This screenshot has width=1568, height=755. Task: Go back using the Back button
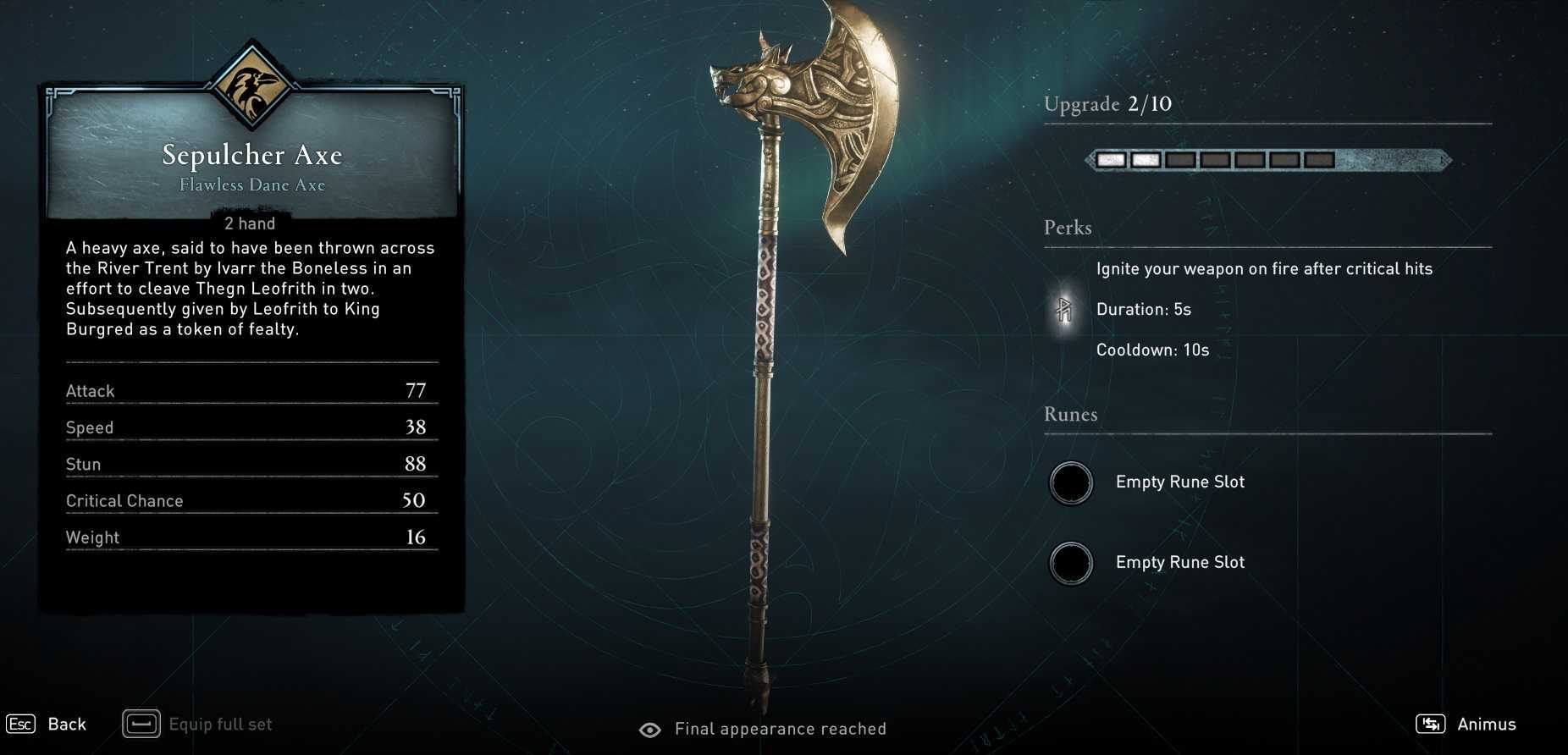click(48, 725)
